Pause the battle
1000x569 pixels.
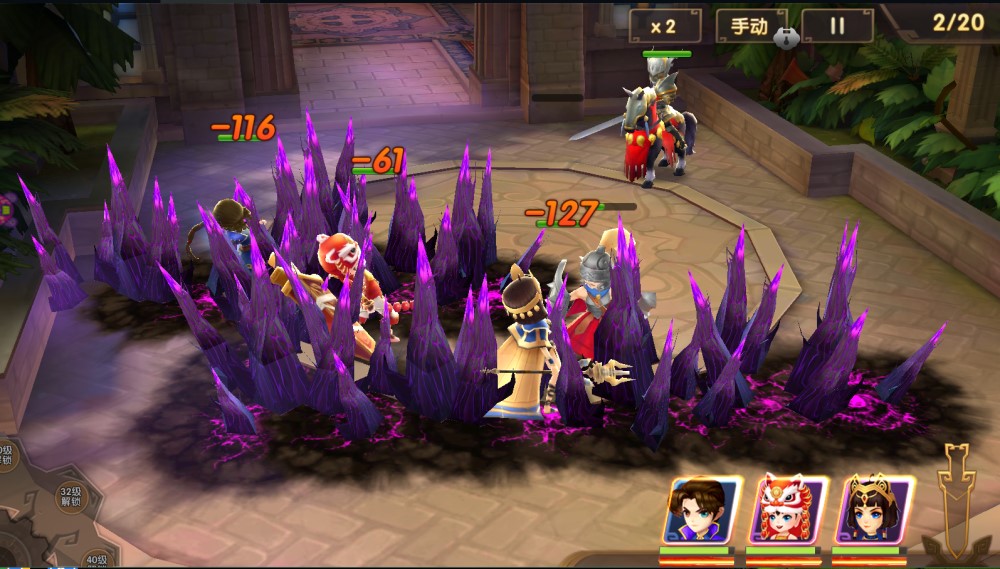(837, 26)
